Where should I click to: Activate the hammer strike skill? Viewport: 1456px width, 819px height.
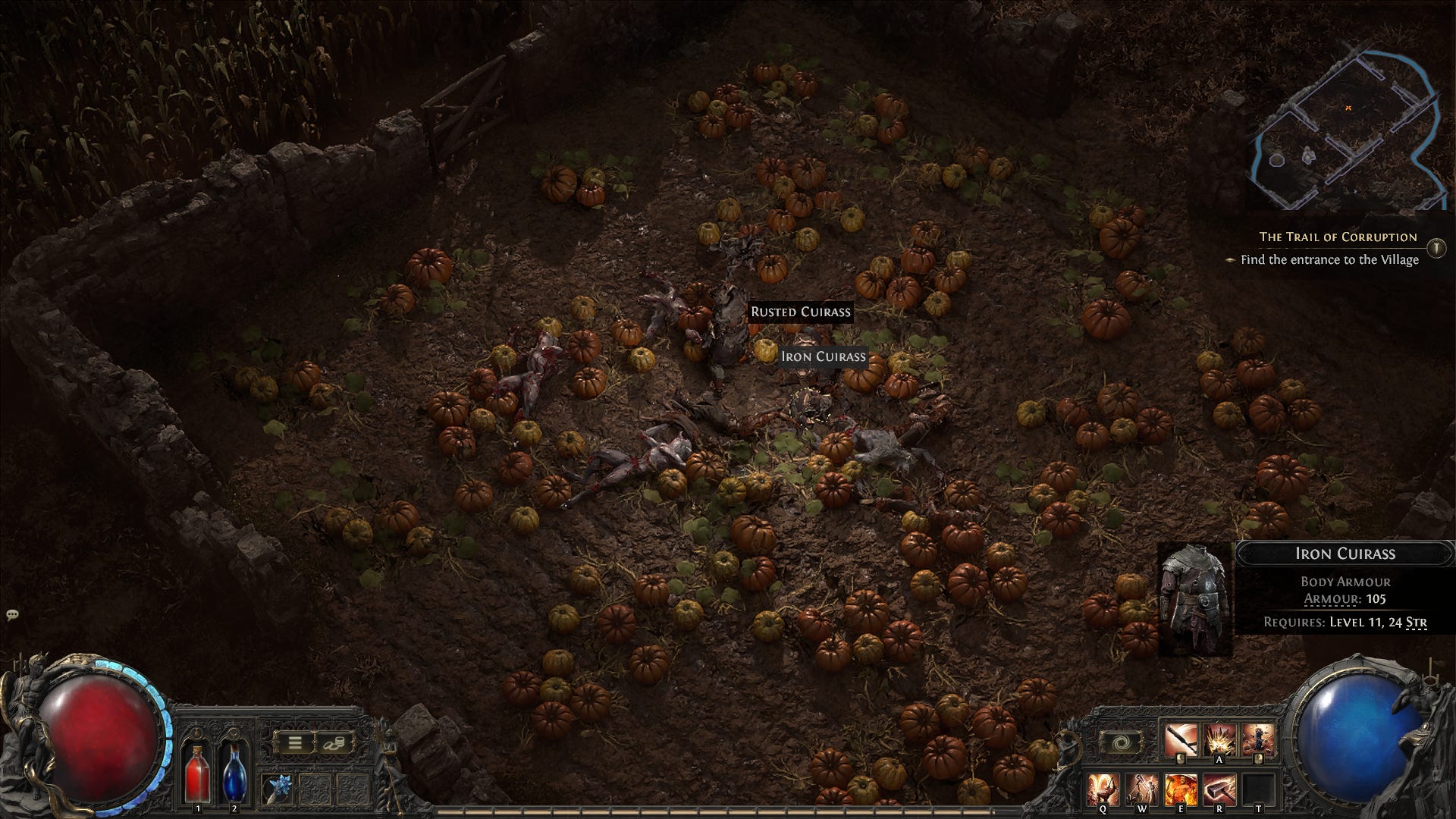(x=1219, y=790)
